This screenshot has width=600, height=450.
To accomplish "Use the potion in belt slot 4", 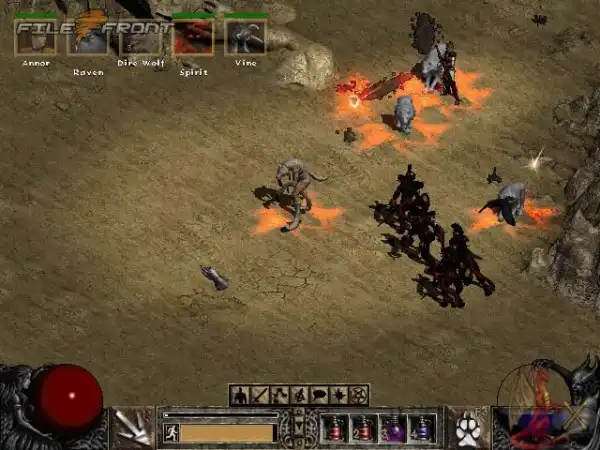I will click(423, 428).
